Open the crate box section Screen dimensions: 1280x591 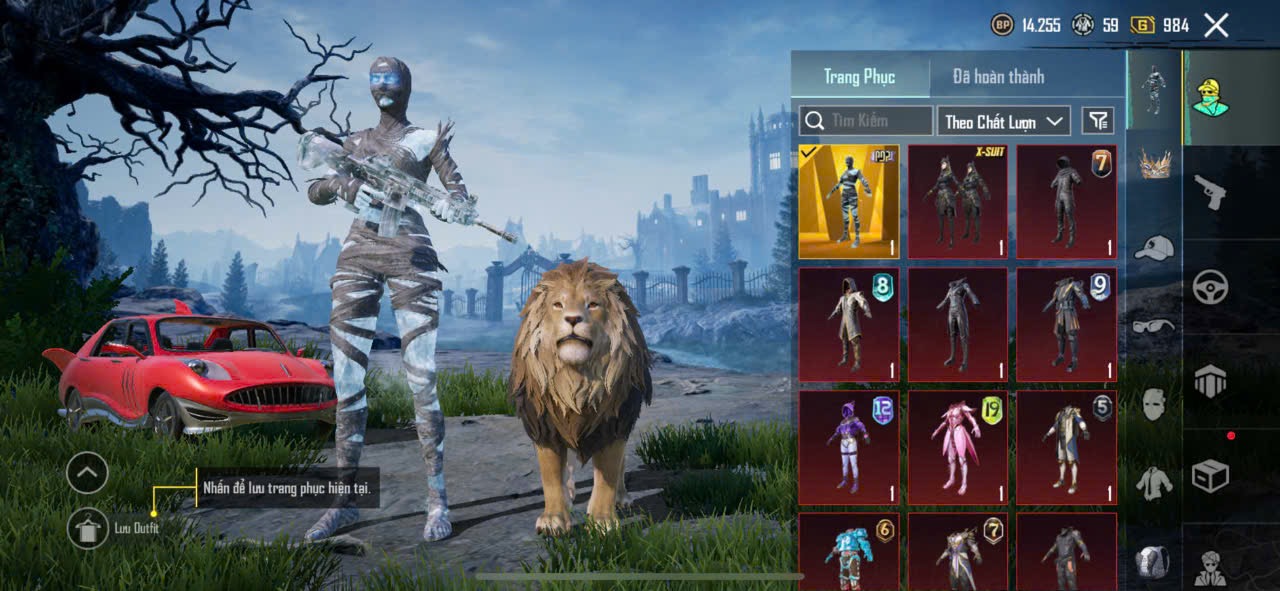click(1210, 477)
